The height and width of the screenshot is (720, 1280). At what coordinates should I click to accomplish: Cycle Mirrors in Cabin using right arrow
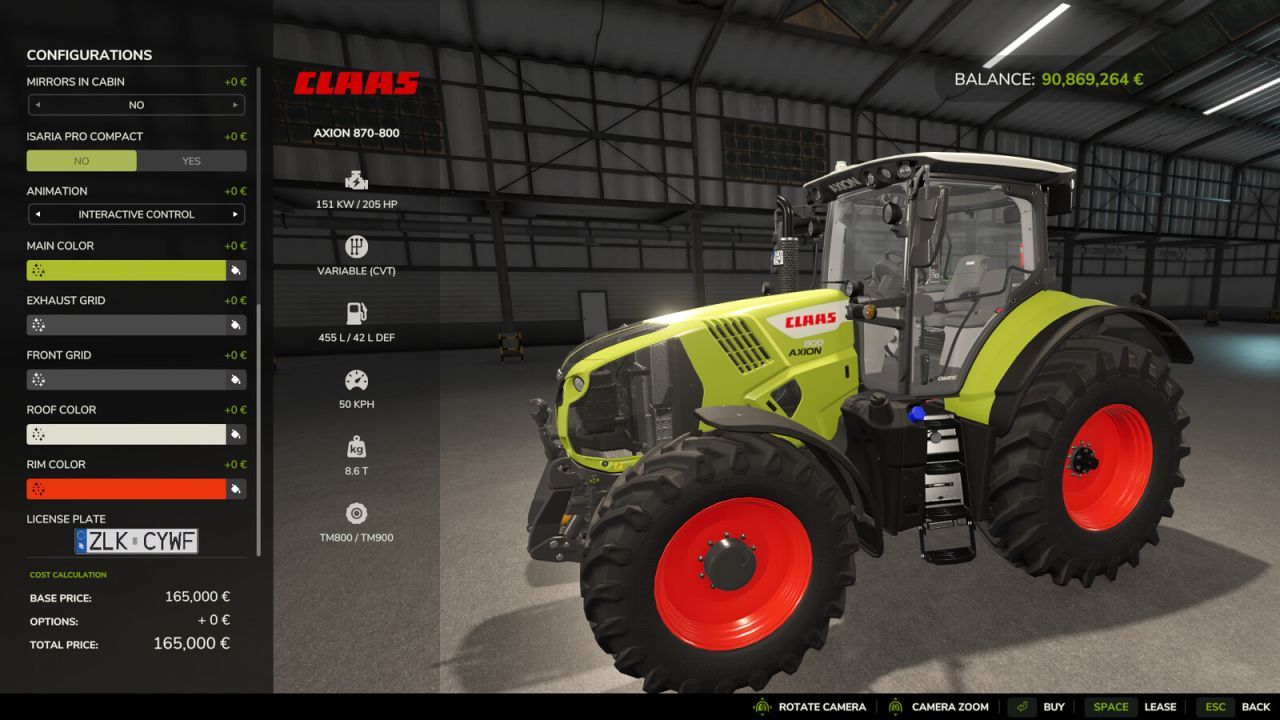pyautogui.click(x=233, y=104)
